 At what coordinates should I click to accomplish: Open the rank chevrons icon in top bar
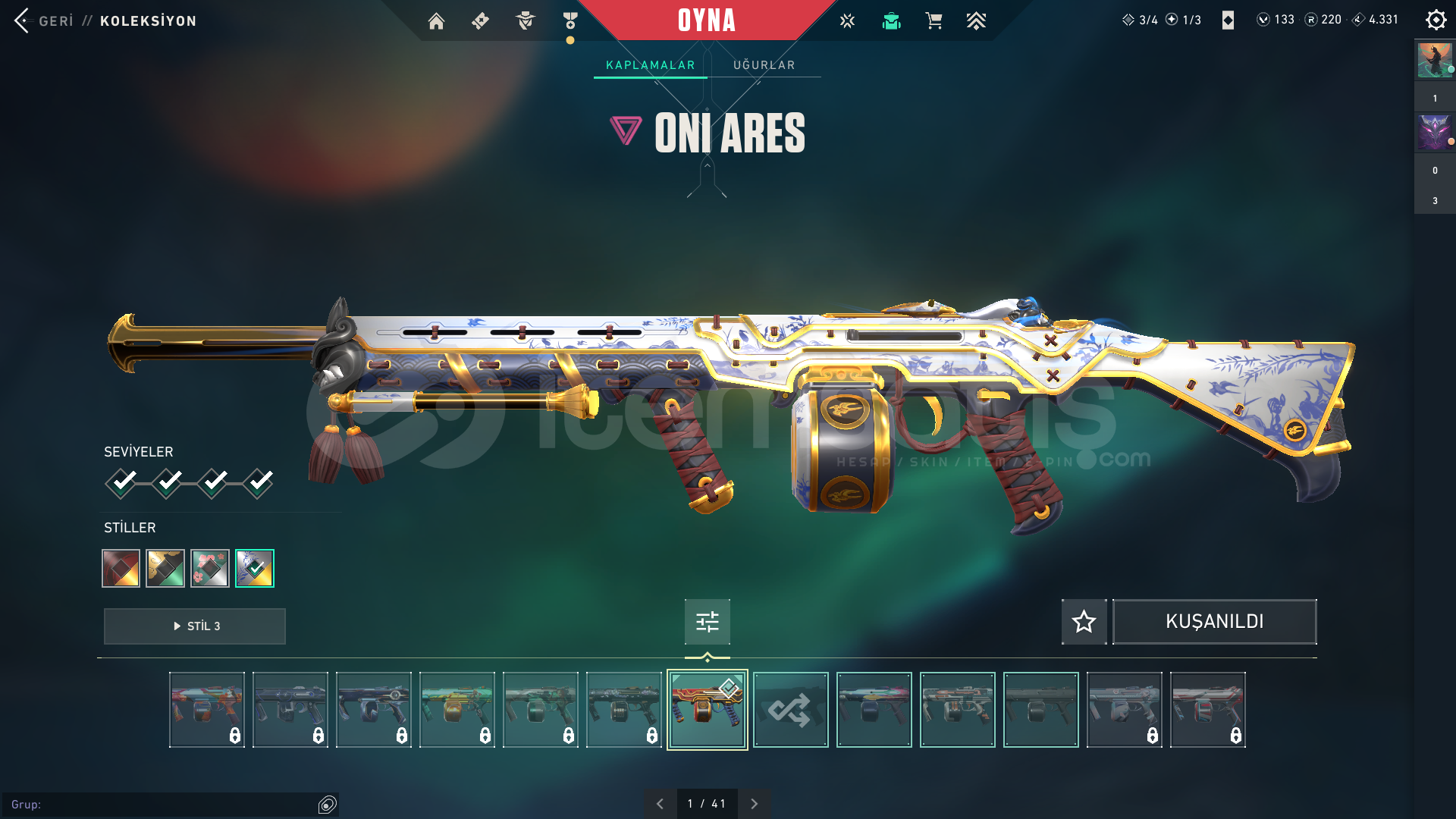pos(976,21)
